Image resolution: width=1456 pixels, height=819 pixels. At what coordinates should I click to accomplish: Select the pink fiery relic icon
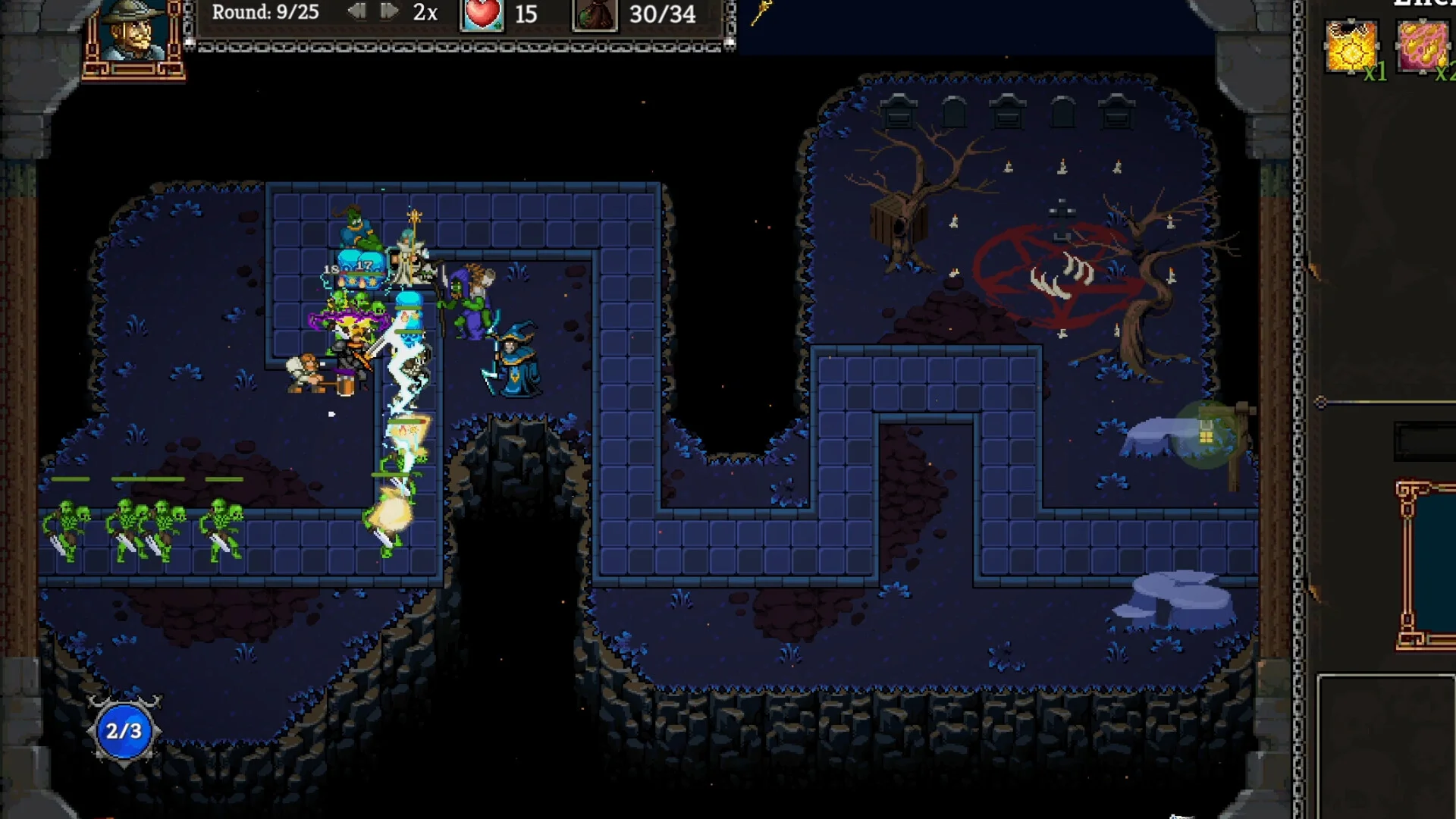[x=1423, y=45]
